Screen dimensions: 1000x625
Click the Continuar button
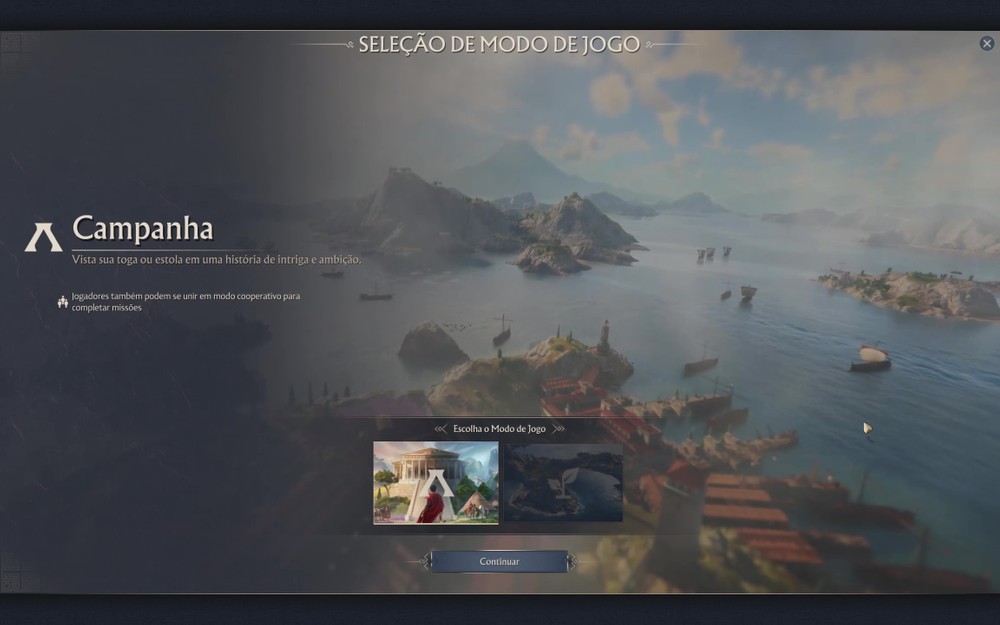(x=499, y=561)
